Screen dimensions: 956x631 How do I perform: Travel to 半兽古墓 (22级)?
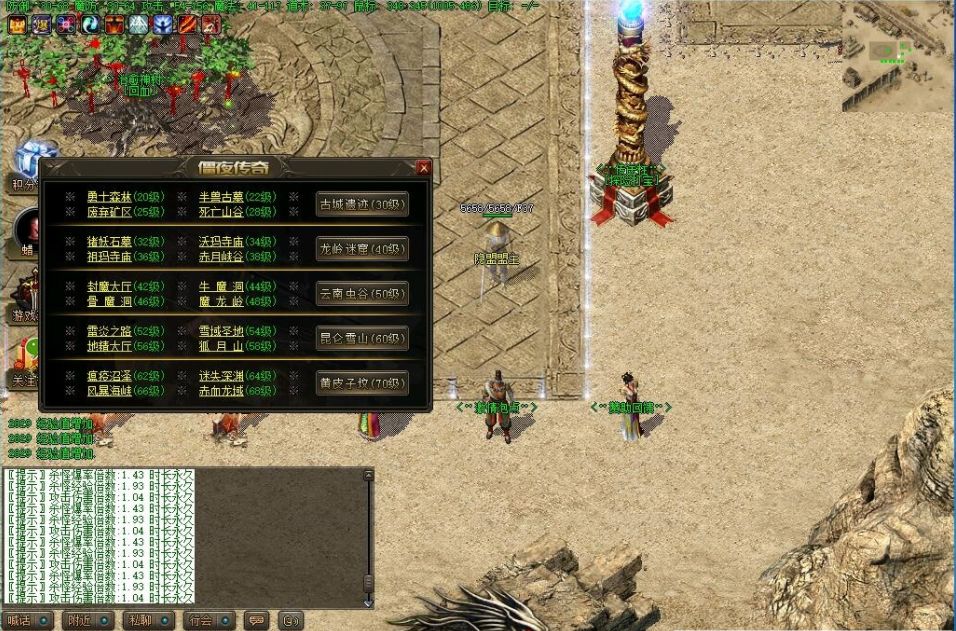tap(237, 197)
